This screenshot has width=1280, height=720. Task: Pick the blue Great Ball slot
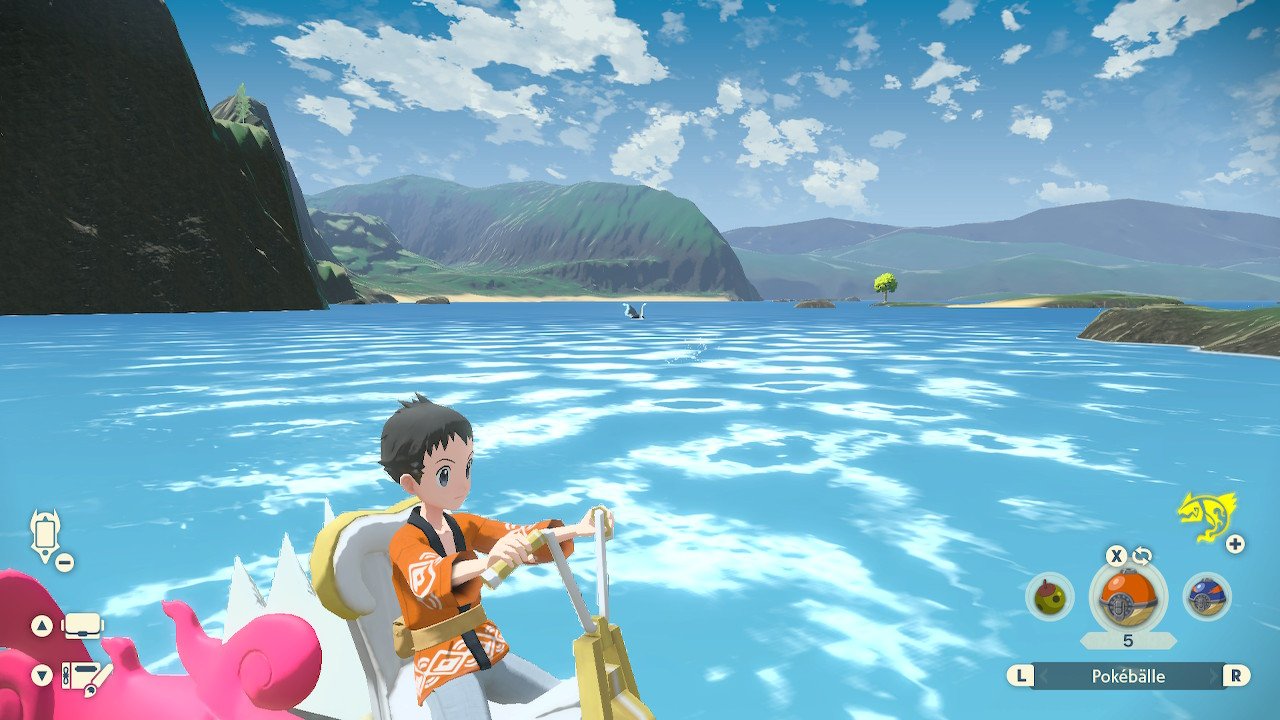point(1206,597)
